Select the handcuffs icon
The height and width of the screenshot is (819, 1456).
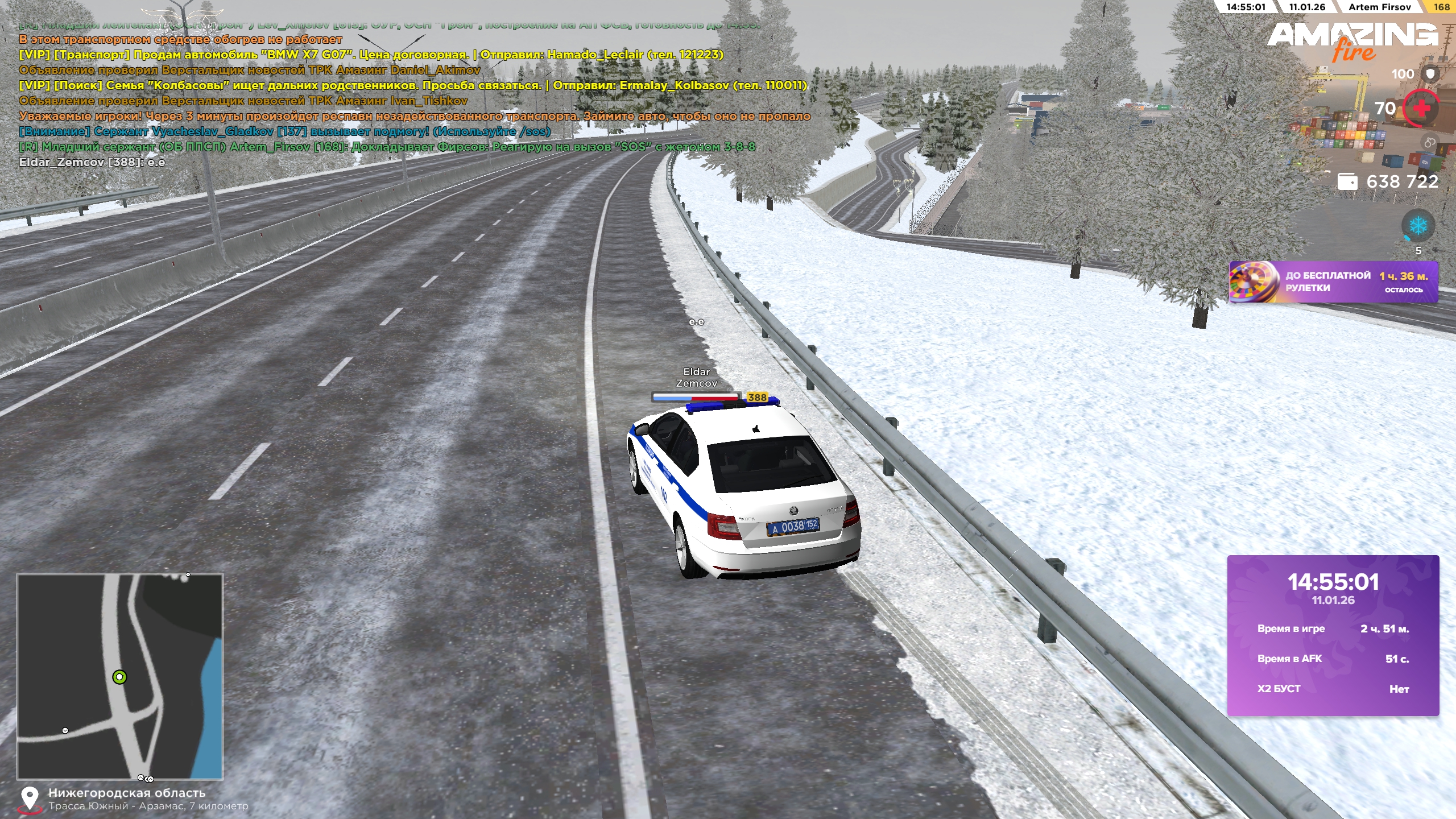pyautogui.click(x=1429, y=143)
